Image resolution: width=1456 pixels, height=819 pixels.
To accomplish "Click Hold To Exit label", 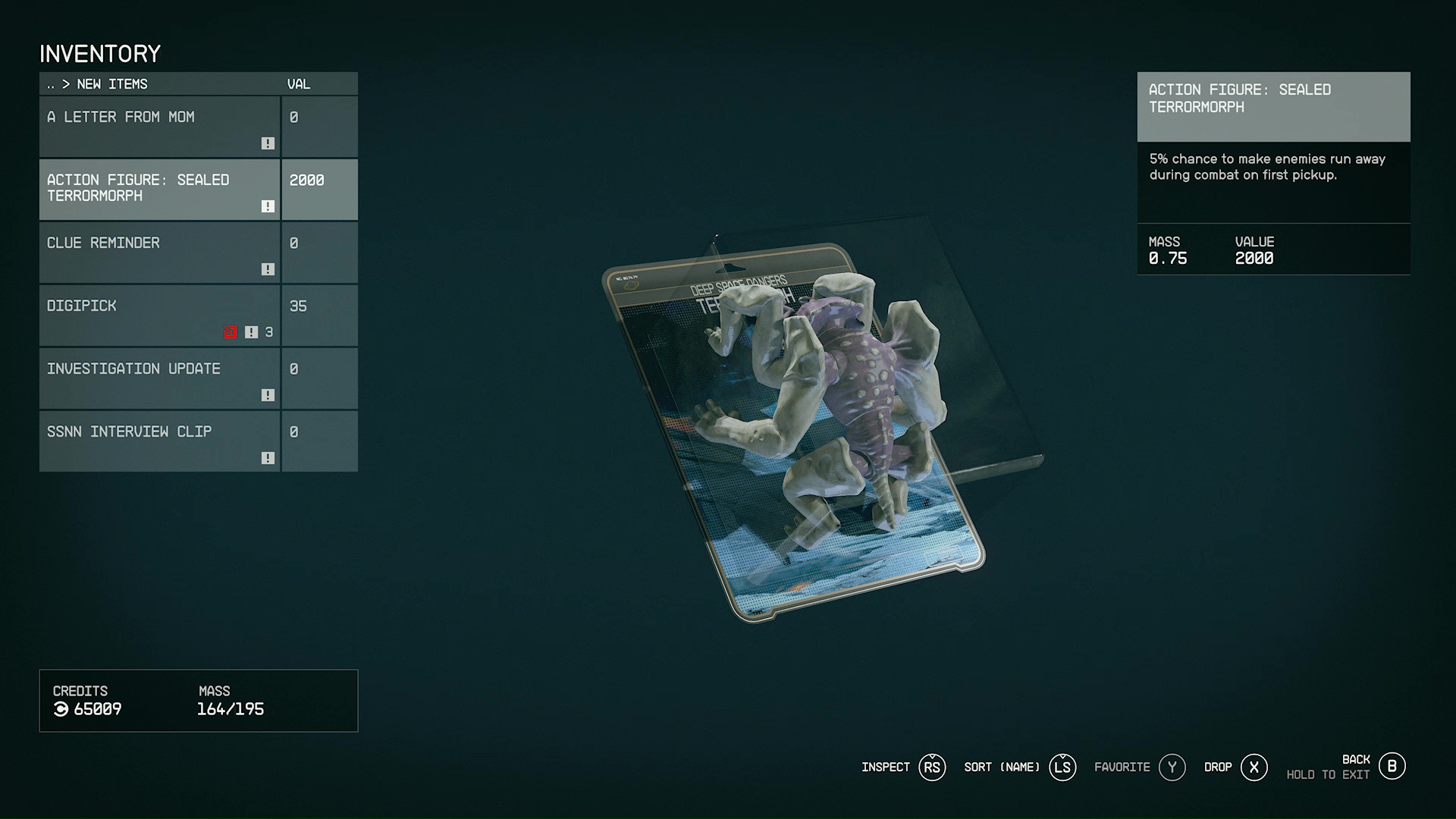I will pos(1327,774).
